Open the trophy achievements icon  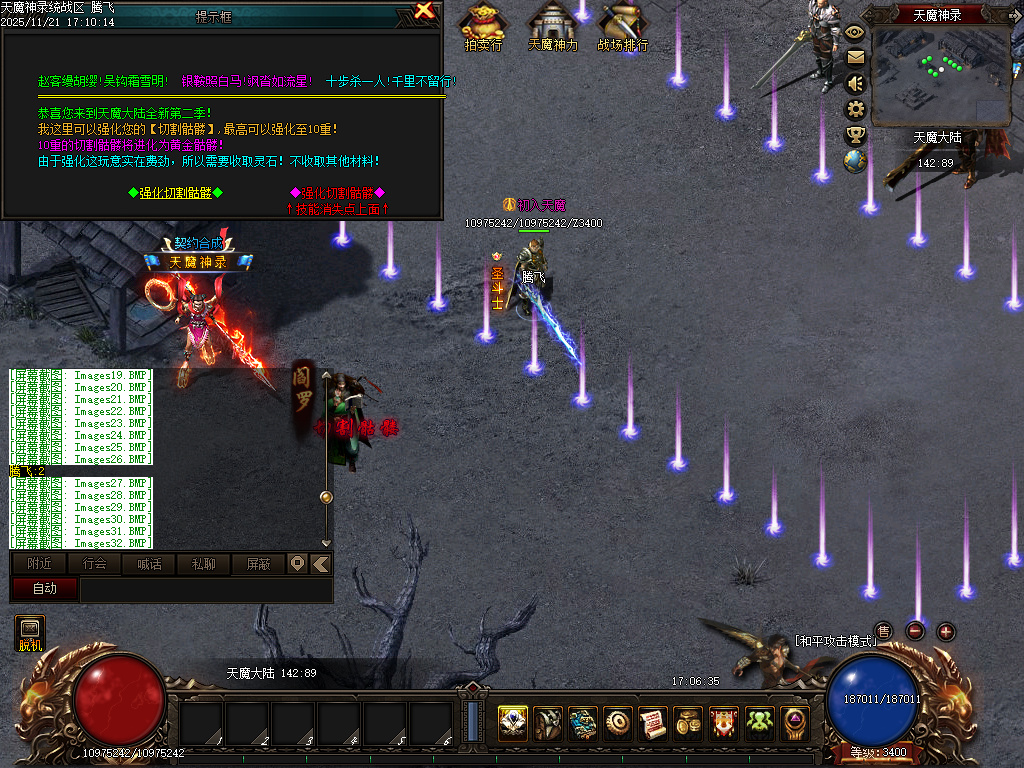pyautogui.click(x=856, y=135)
